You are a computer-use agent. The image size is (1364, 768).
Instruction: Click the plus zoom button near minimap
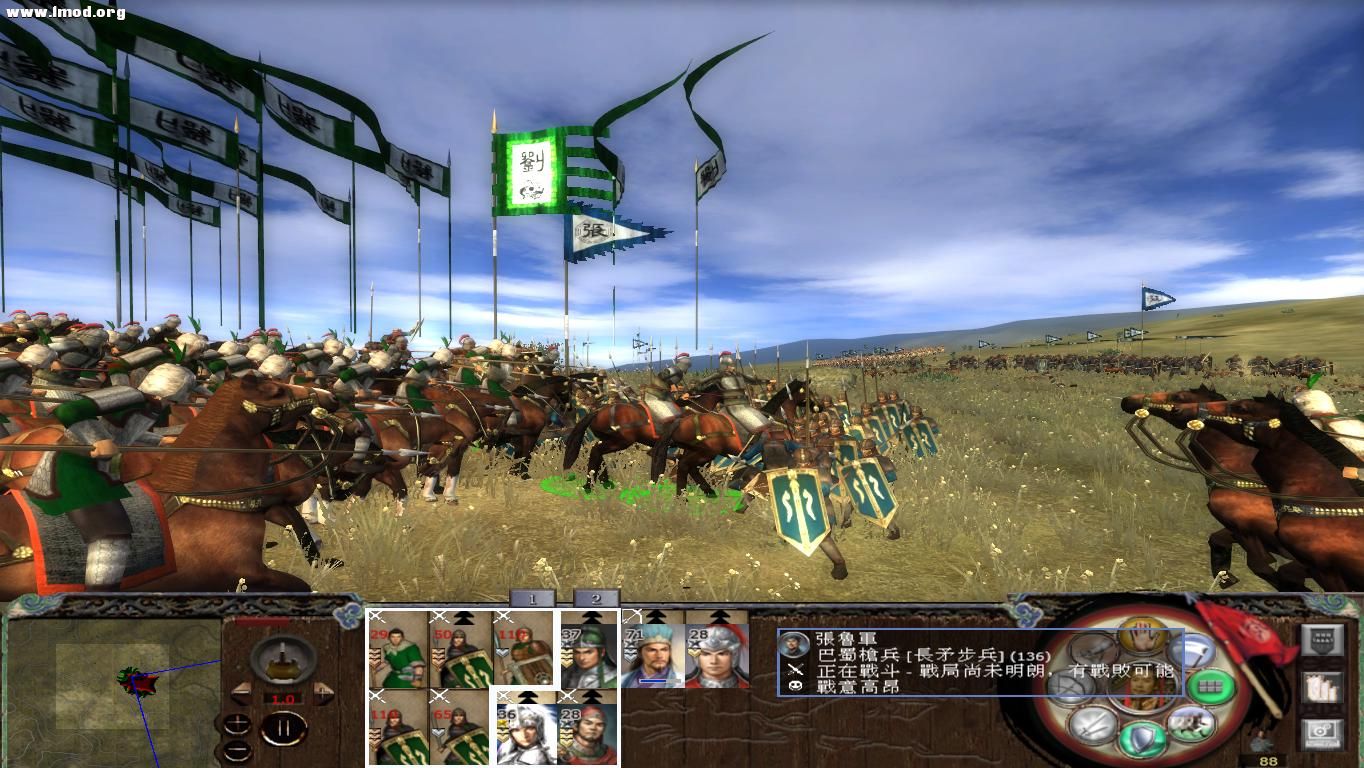click(x=238, y=724)
